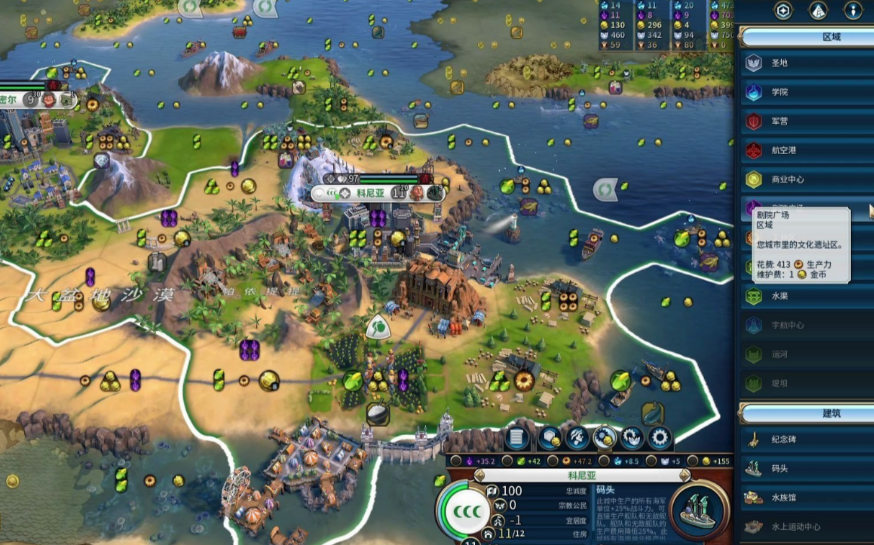Image resolution: width=874 pixels, height=545 pixels.
Task: Open the manage citizens head icon
Action: coord(578,437)
